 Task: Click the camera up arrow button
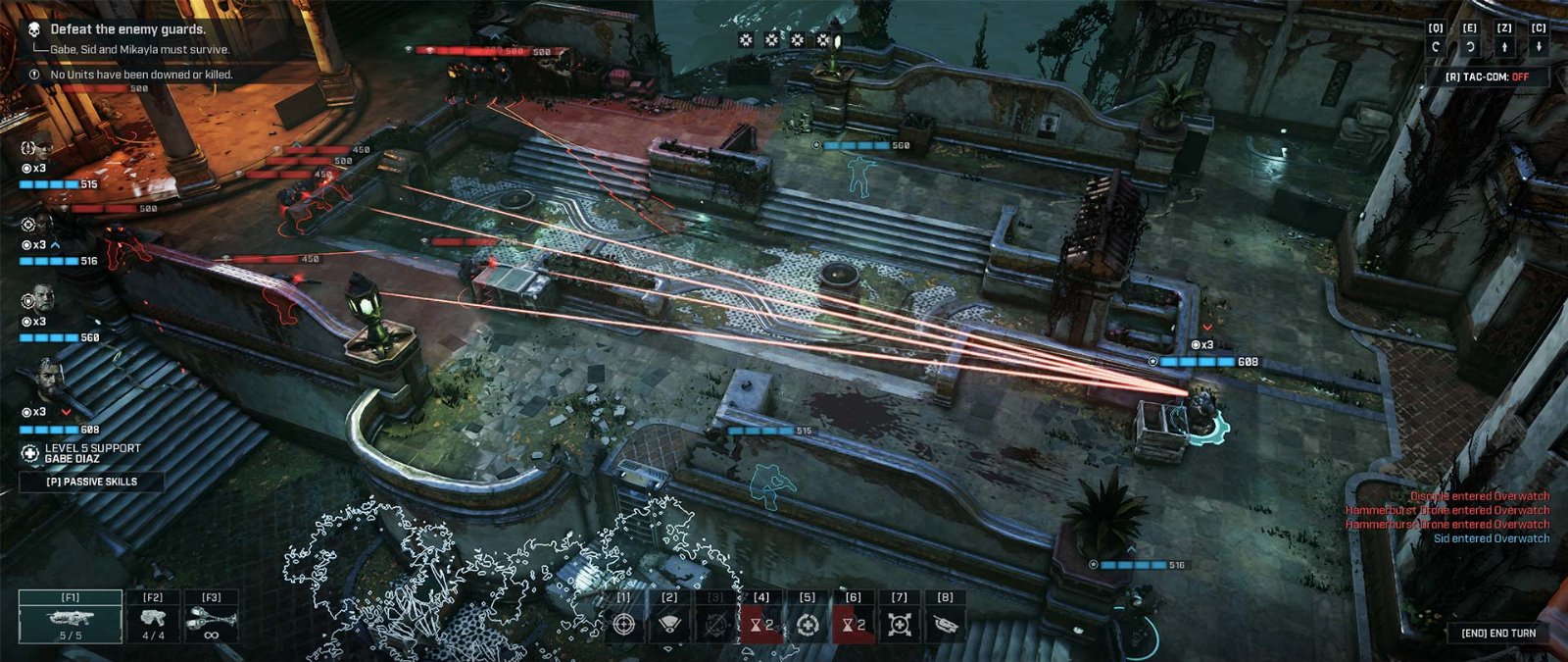tap(1504, 47)
